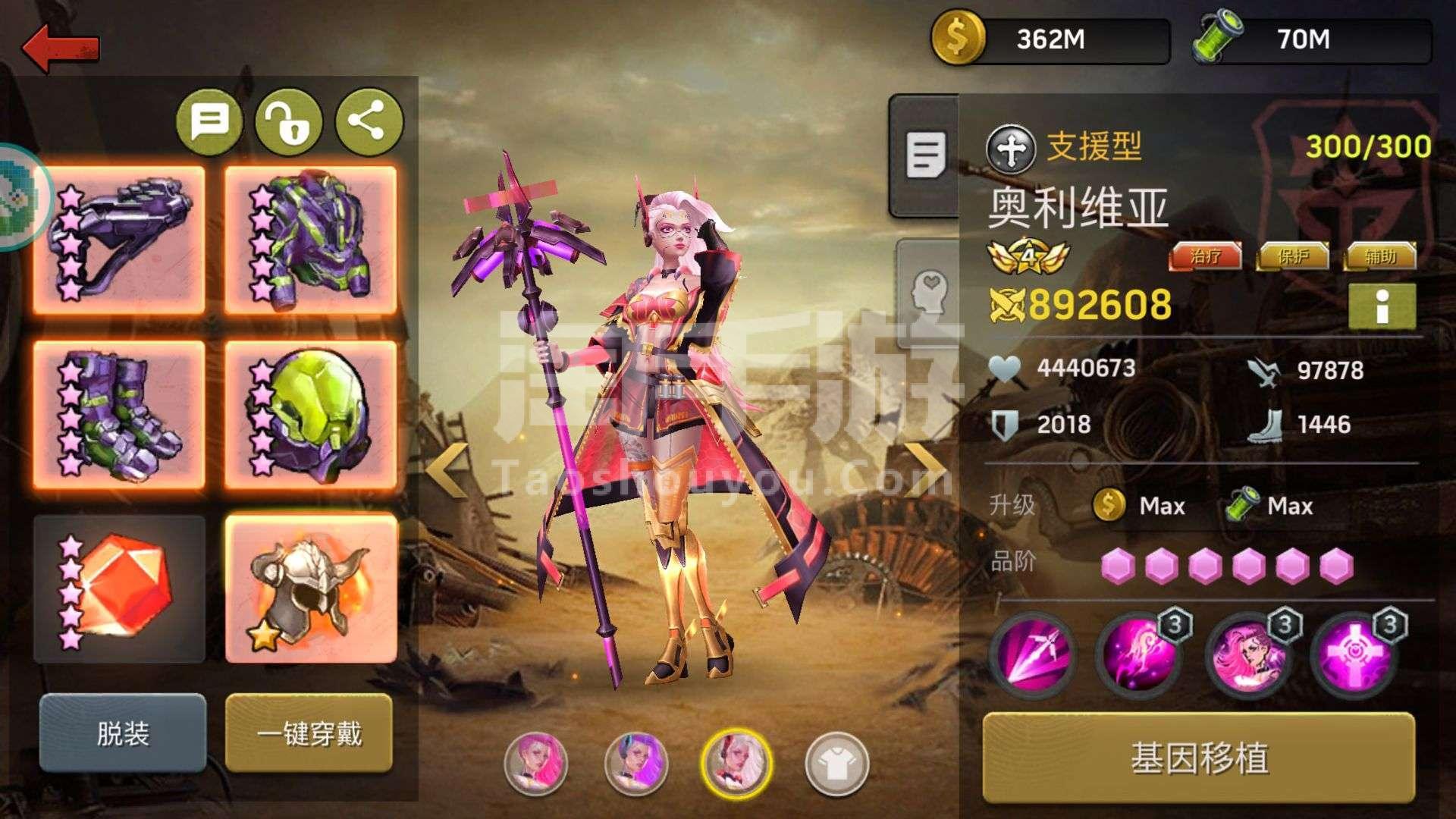View the pink arrow skill icon
Image resolution: width=1456 pixels, height=819 pixels.
(x=1032, y=654)
